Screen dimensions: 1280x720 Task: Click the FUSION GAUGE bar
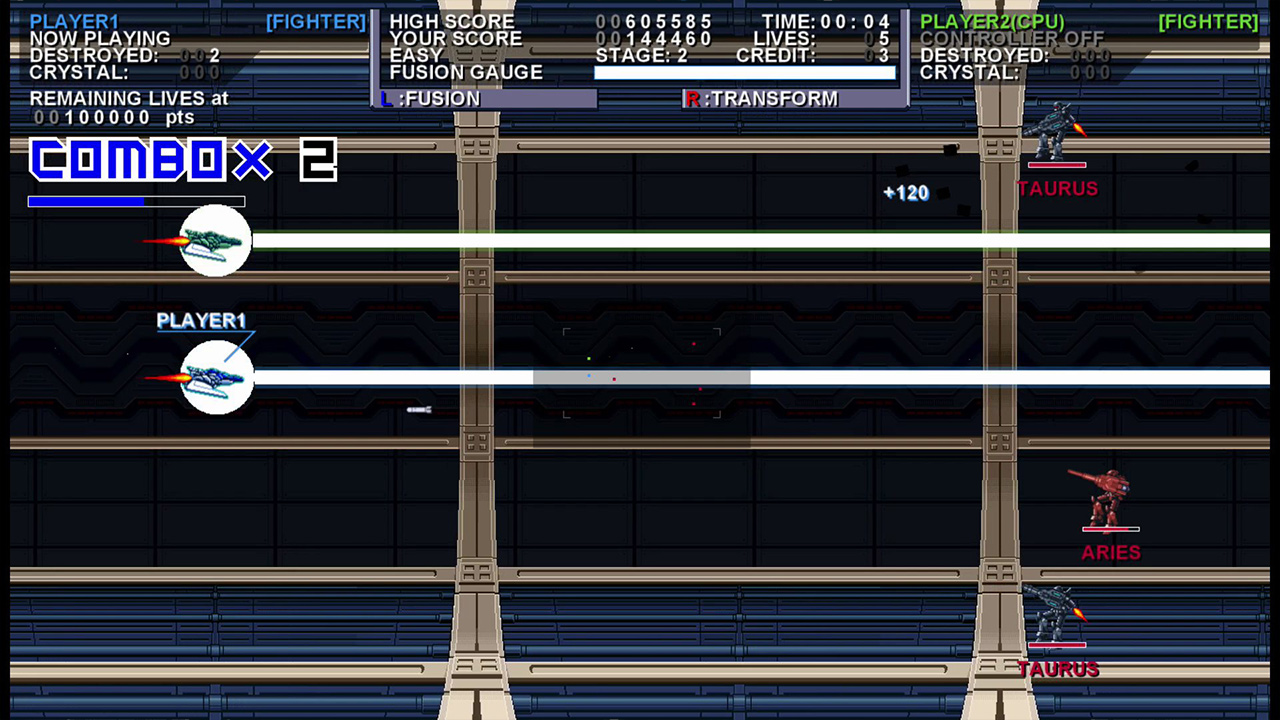pos(745,72)
